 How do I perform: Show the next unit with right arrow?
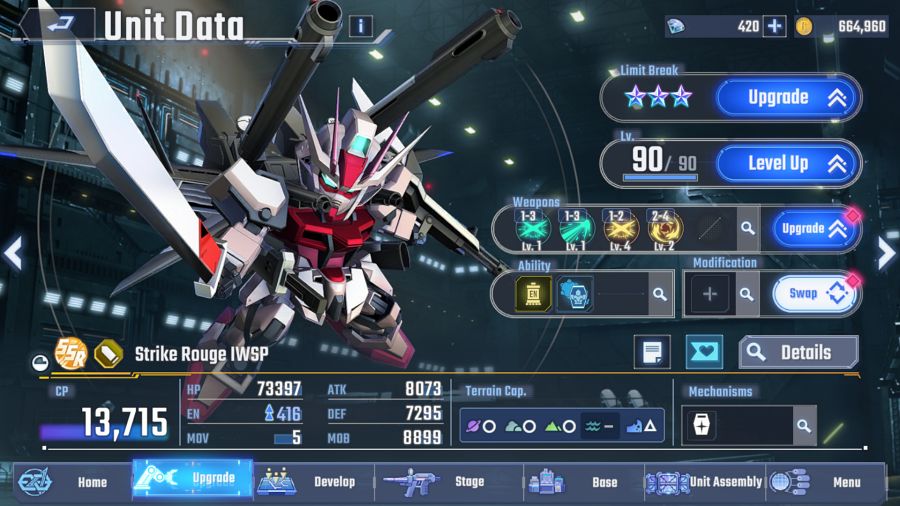point(886,253)
